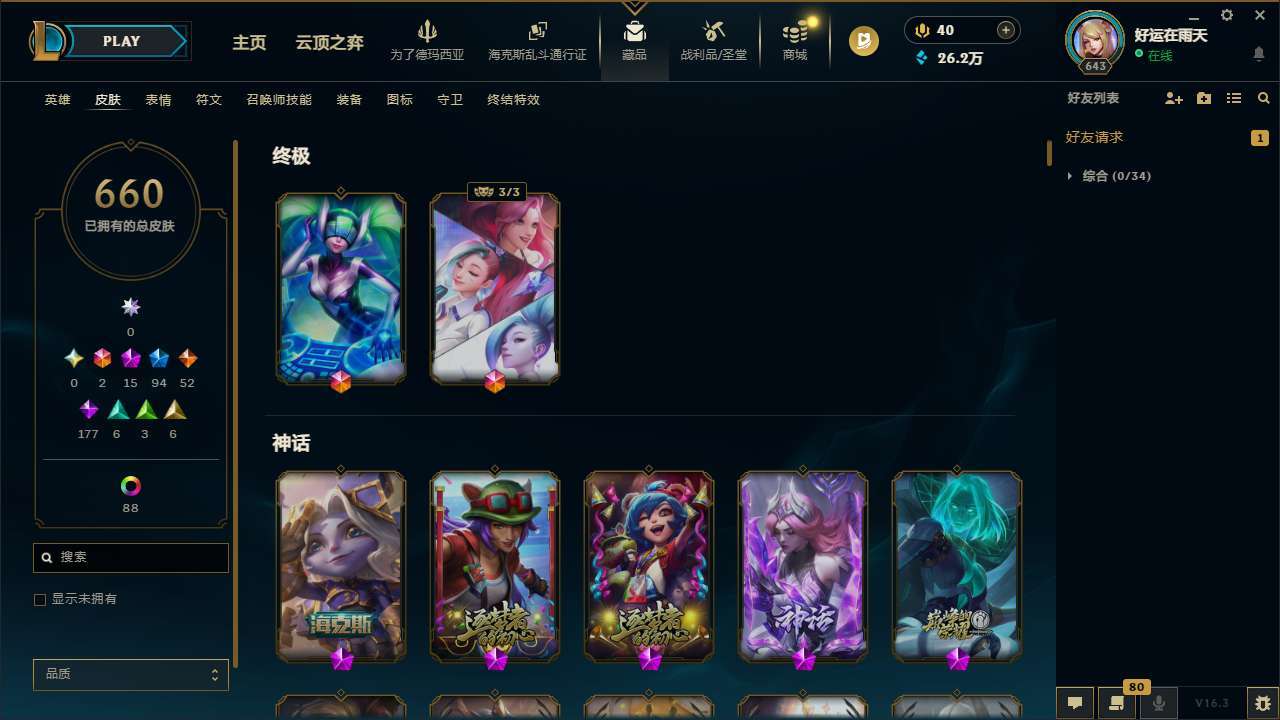
Task: Switch to the 表情 emotes tab
Action: [x=157, y=99]
